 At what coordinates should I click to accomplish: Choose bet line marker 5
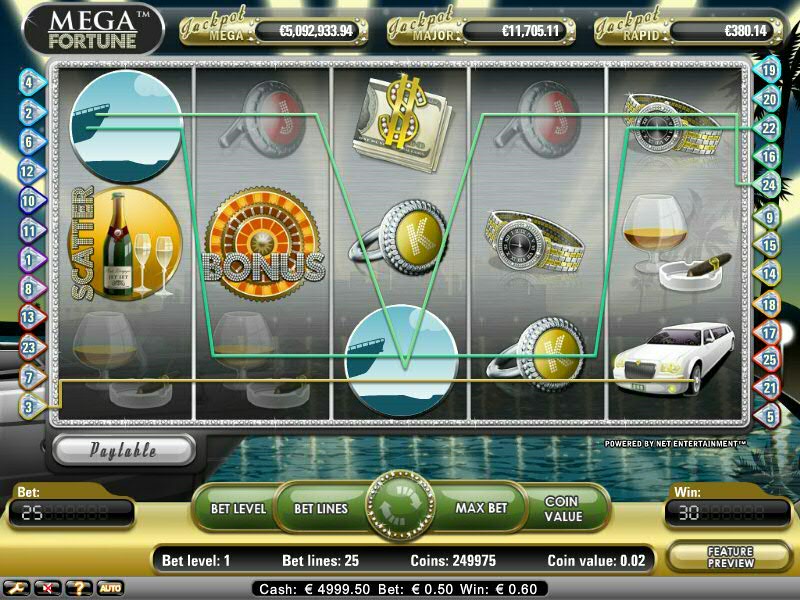click(x=770, y=415)
